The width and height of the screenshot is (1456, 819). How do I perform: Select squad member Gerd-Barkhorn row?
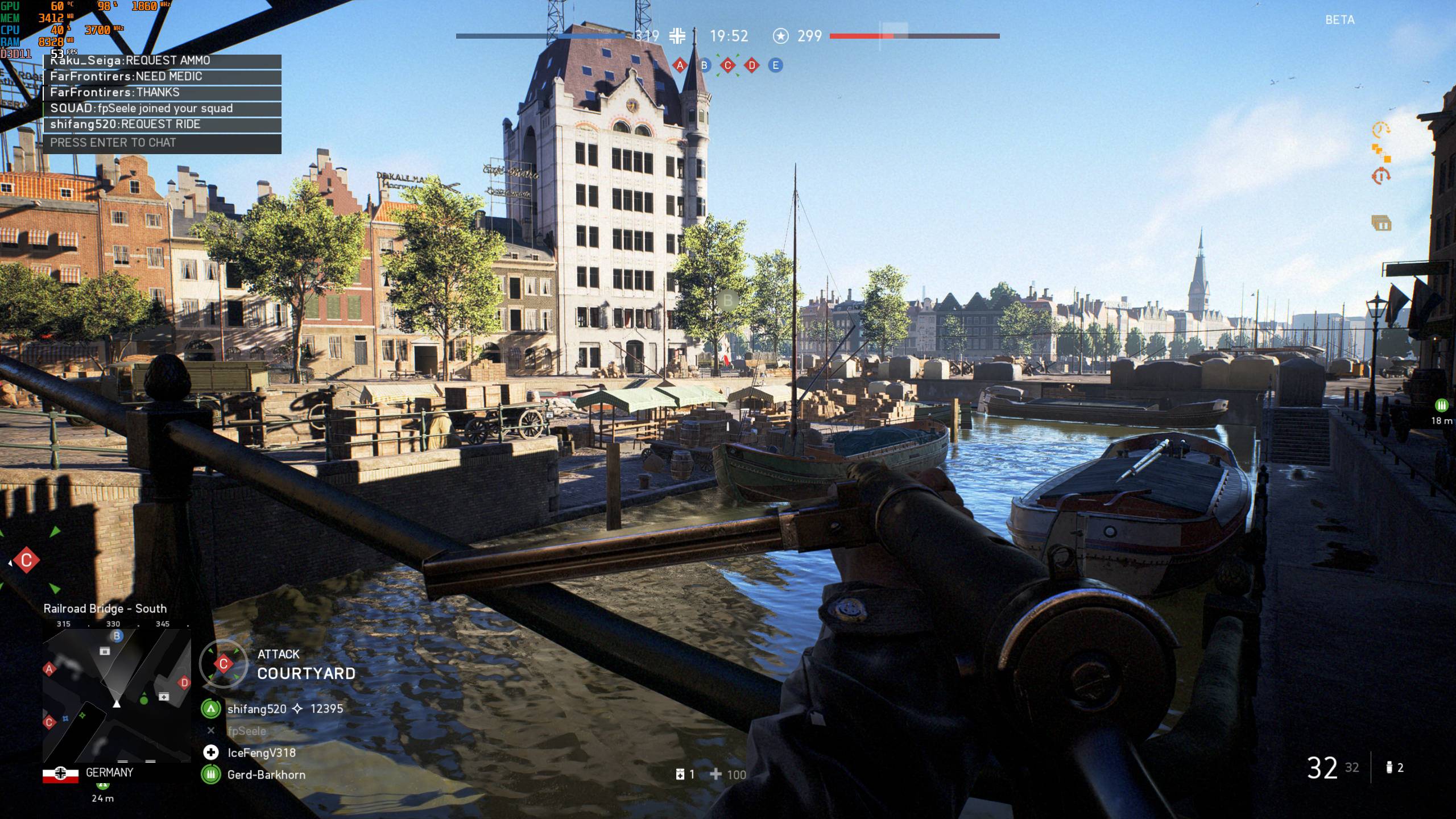tap(265, 775)
